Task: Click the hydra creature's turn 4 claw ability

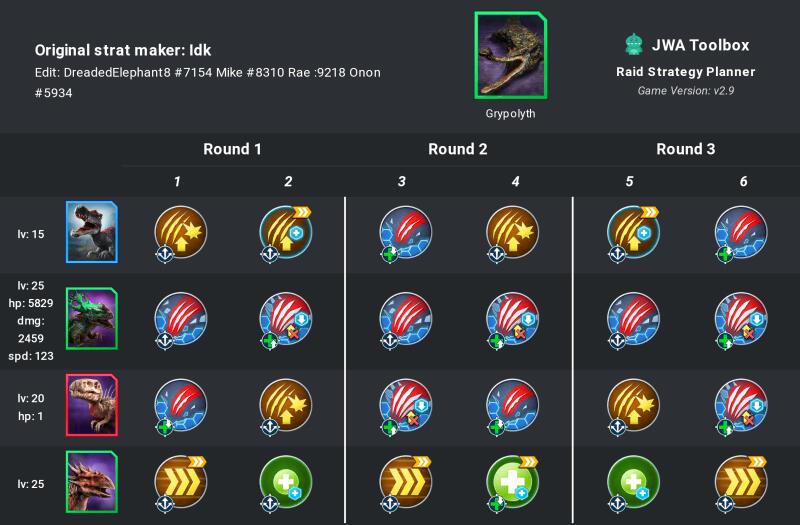Action: (512, 319)
